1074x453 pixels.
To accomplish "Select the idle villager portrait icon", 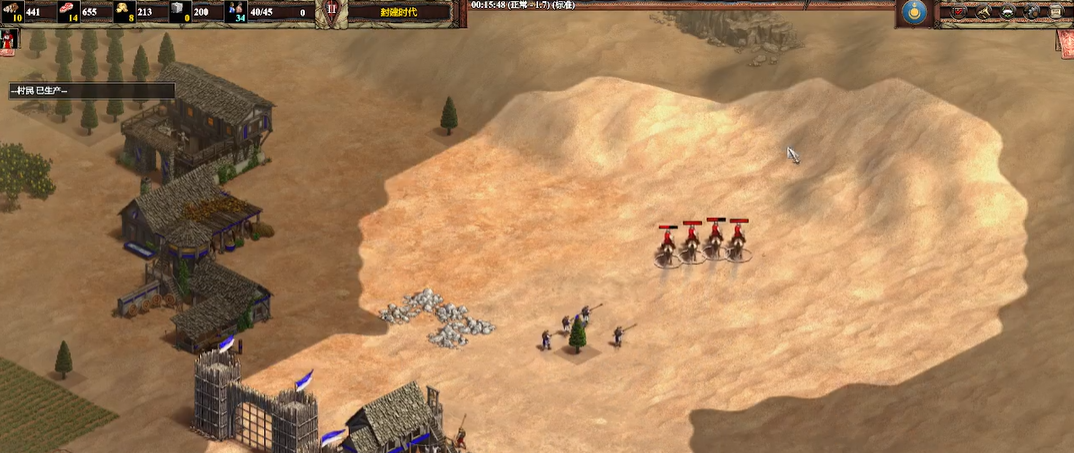I will tap(9, 40).
